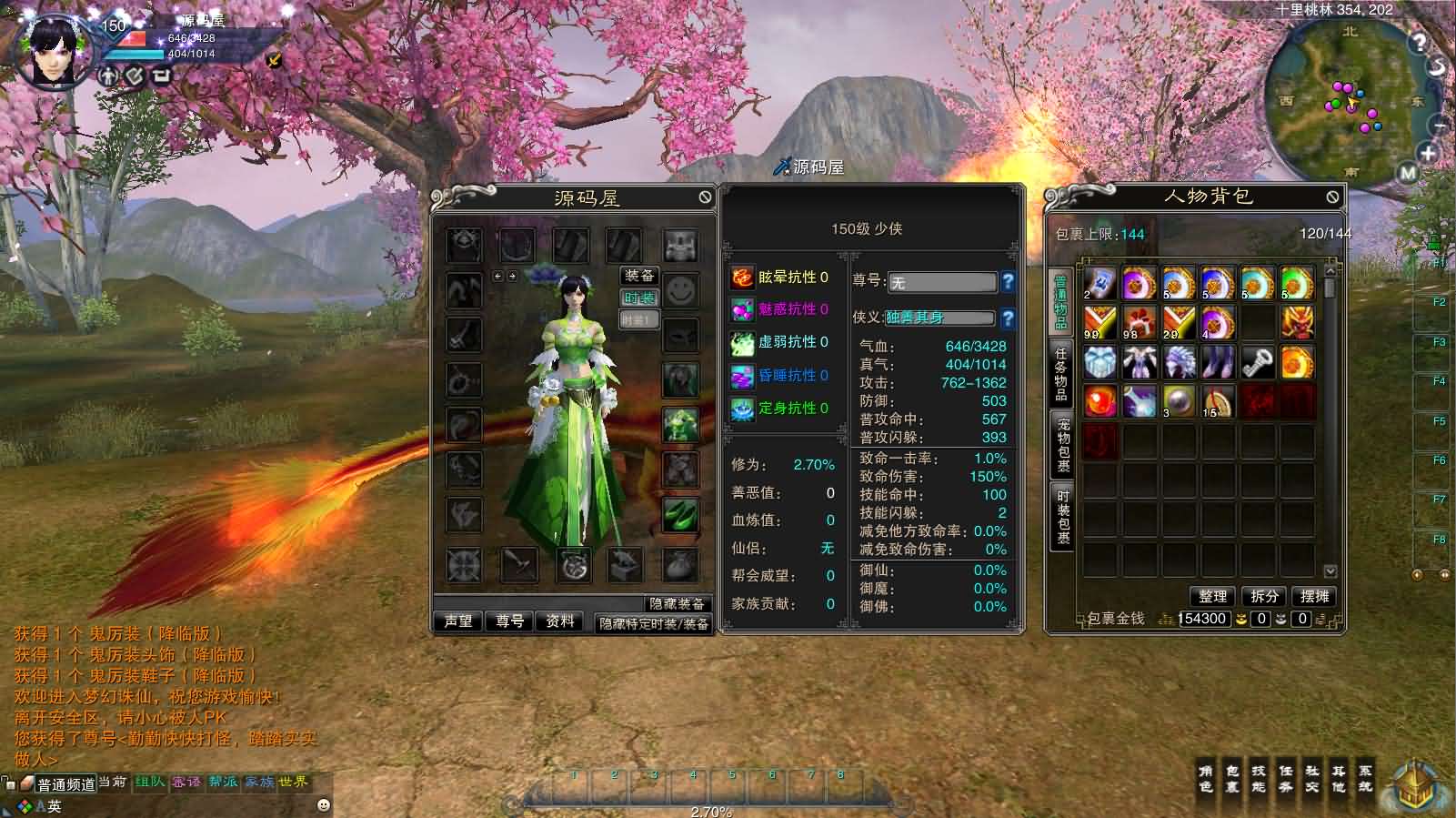Viewport: 1456px width, 818px height.
Task: Click the M button beside the minimap
Action: coord(1409,169)
